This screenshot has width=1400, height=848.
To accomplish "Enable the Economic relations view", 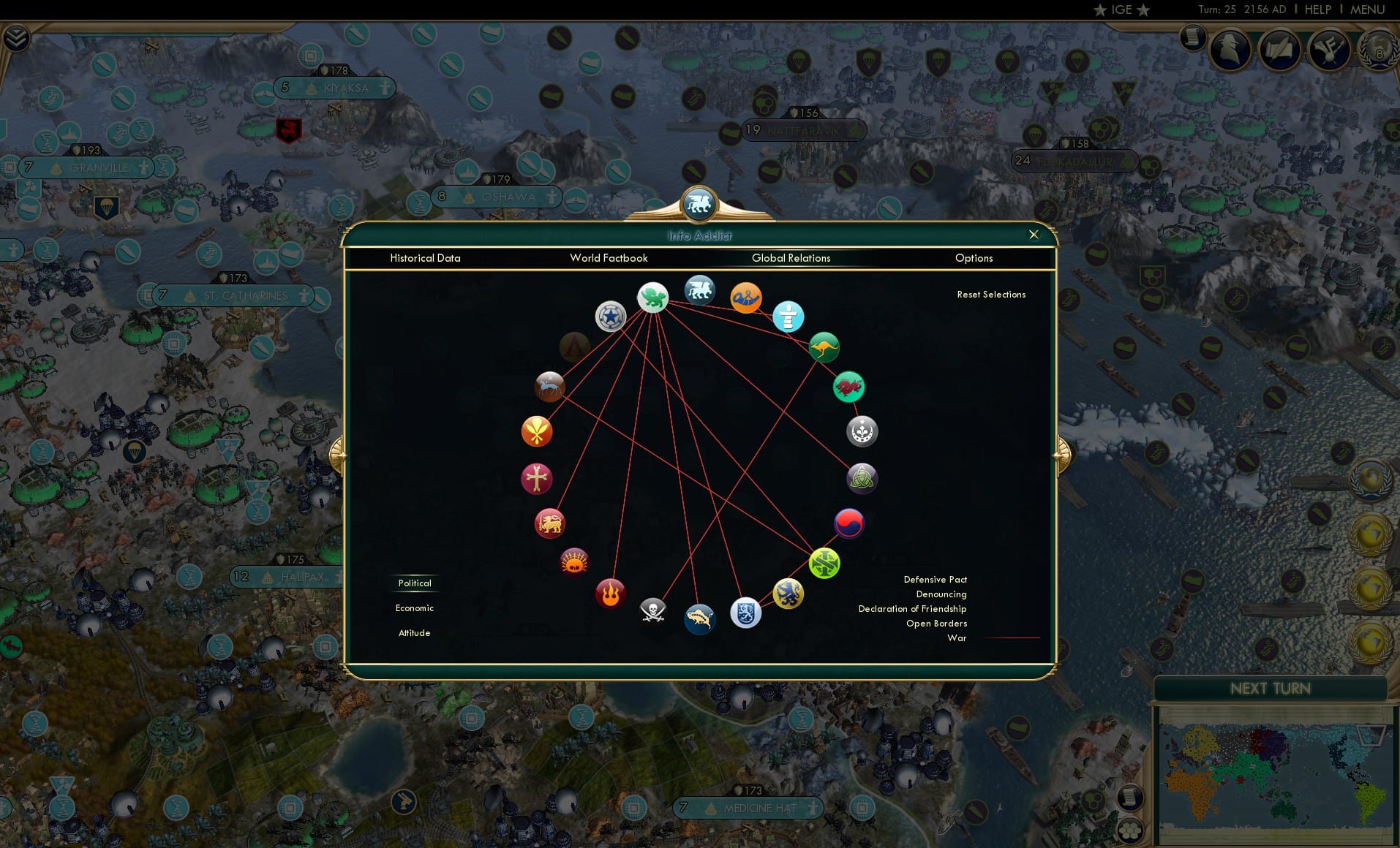I will pos(414,607).
